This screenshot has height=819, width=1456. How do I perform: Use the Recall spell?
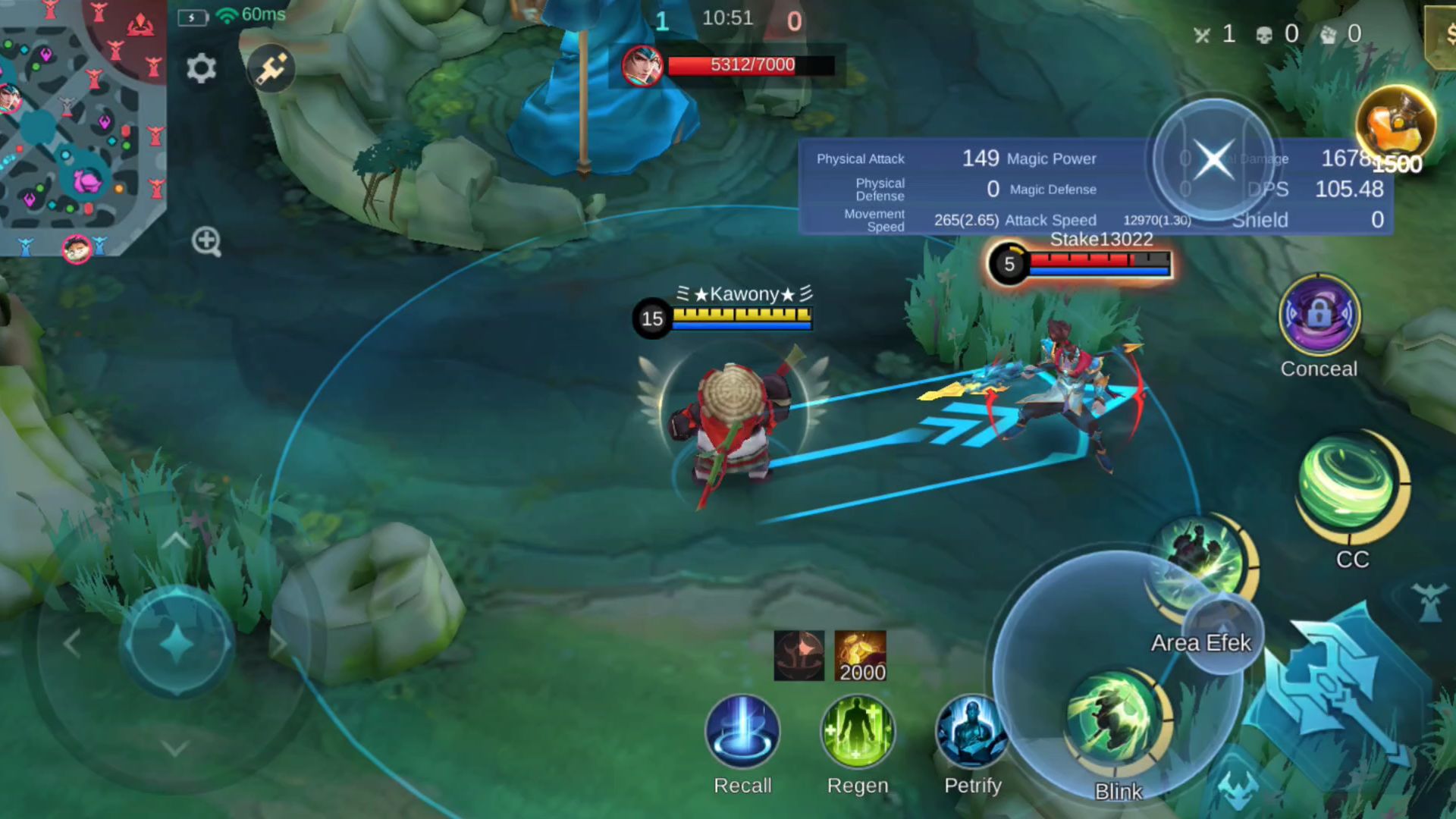coord(742,732)
